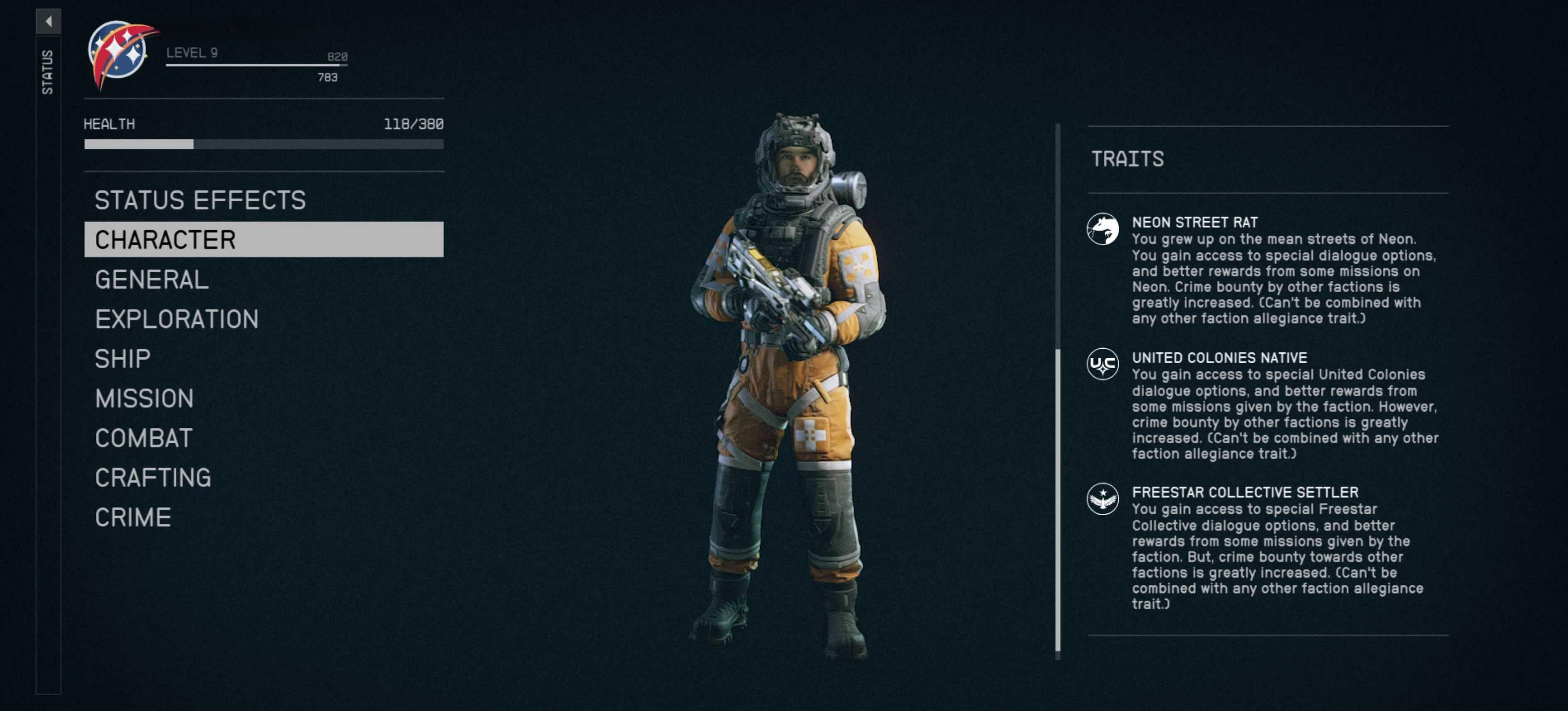Viewport: 1568px width, 711px height.
Task: Choose the Freestar Collective Settler trait
Action: 1244,492
